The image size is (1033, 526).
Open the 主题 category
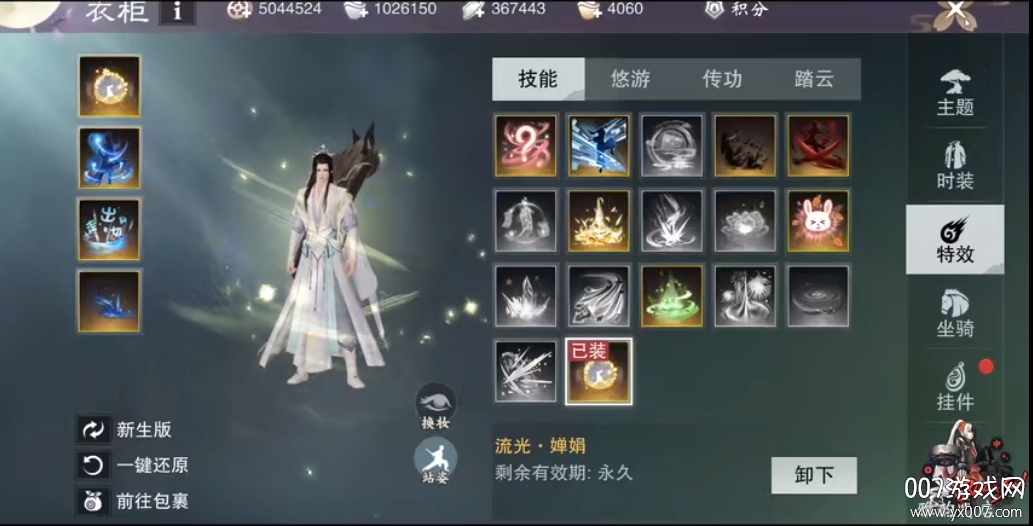click(x=955, y=93)
